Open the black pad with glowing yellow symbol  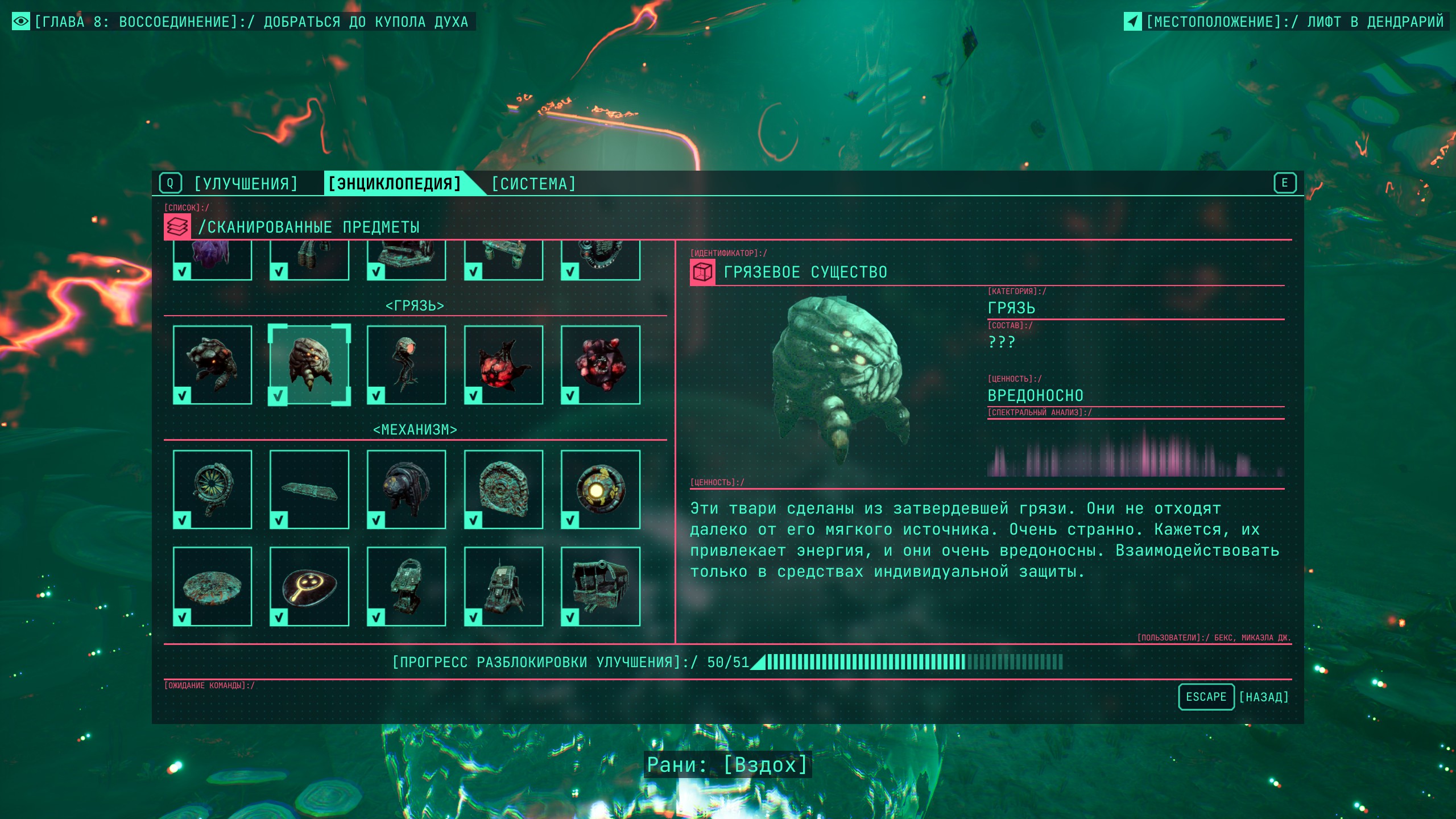(309, 586)
